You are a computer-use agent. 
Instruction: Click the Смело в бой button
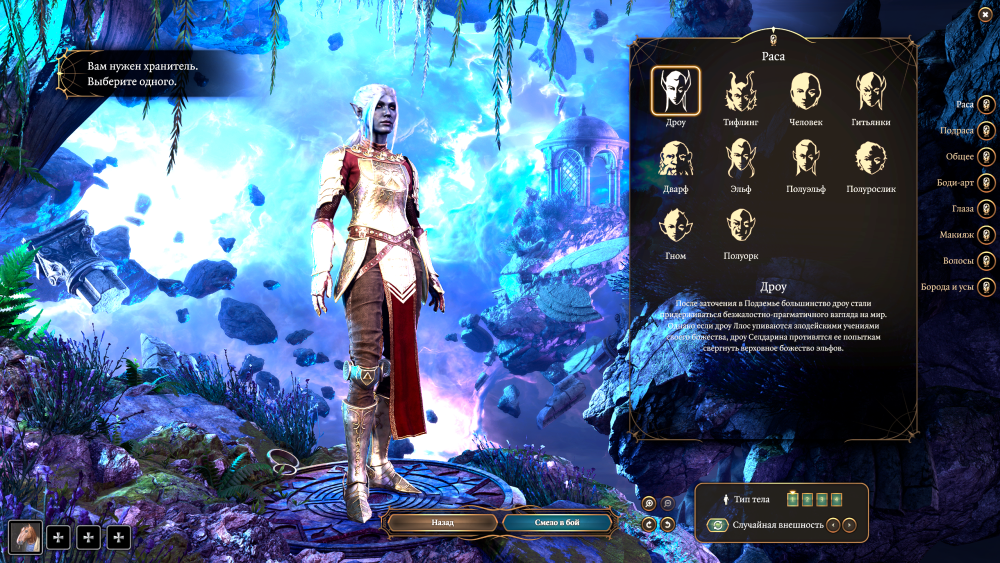click(x=556, y=522)
